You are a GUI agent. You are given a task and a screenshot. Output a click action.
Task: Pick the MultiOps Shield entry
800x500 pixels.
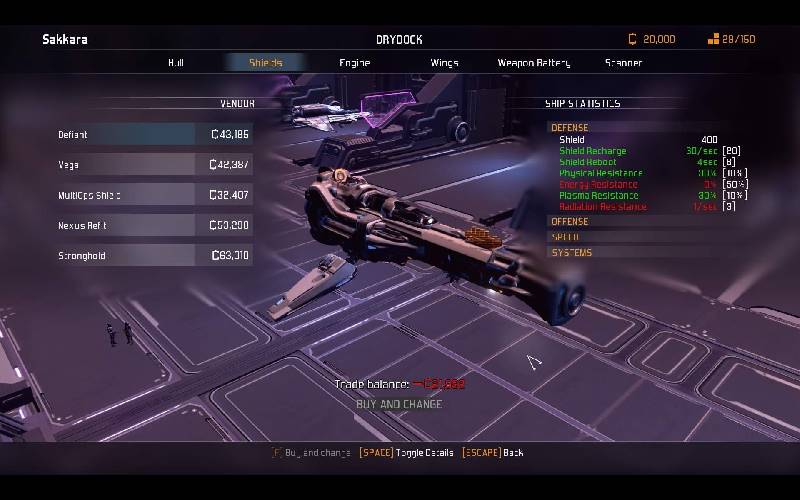154,195
